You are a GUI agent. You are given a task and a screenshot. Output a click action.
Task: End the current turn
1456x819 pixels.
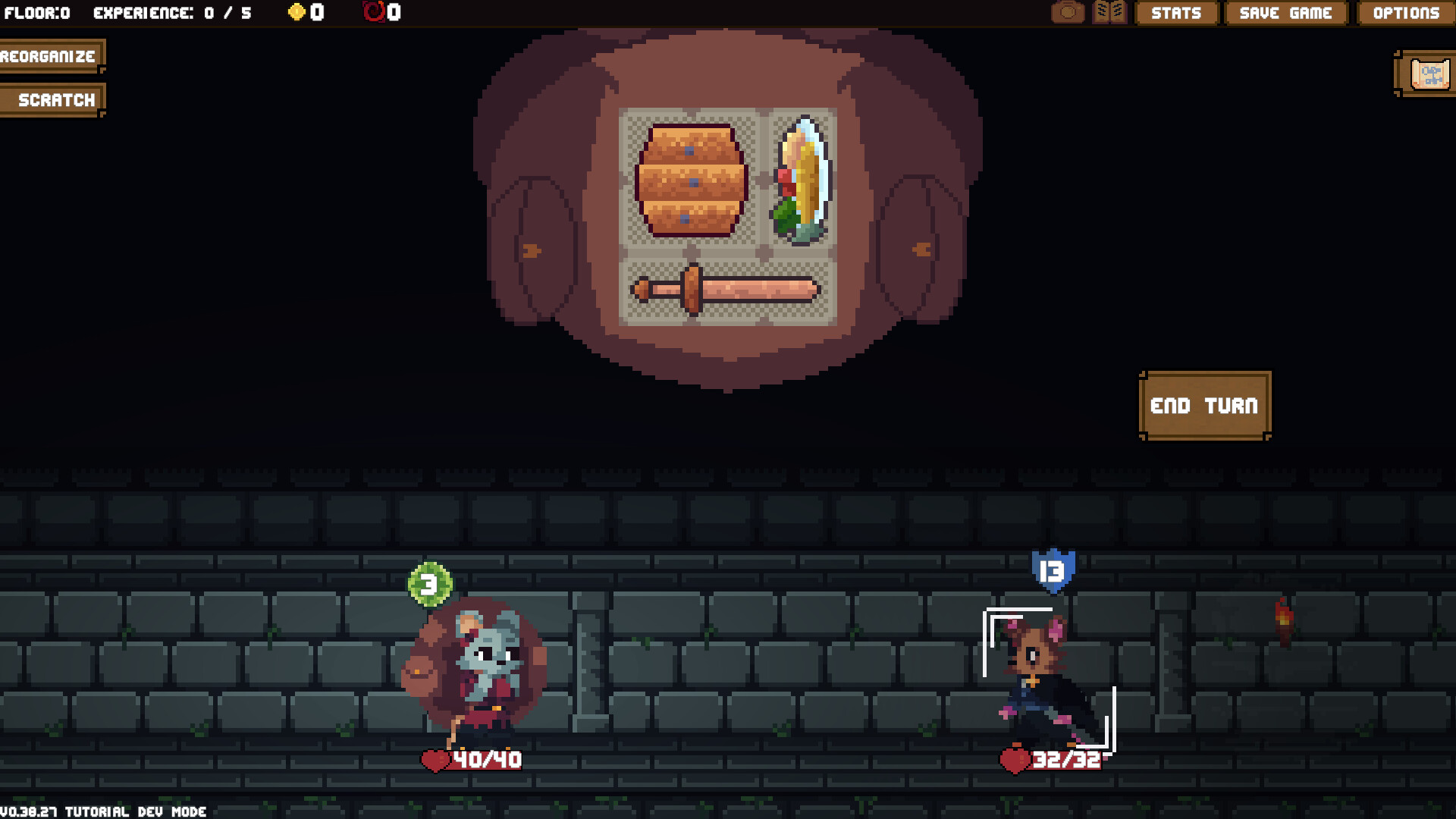(1204, 406)
